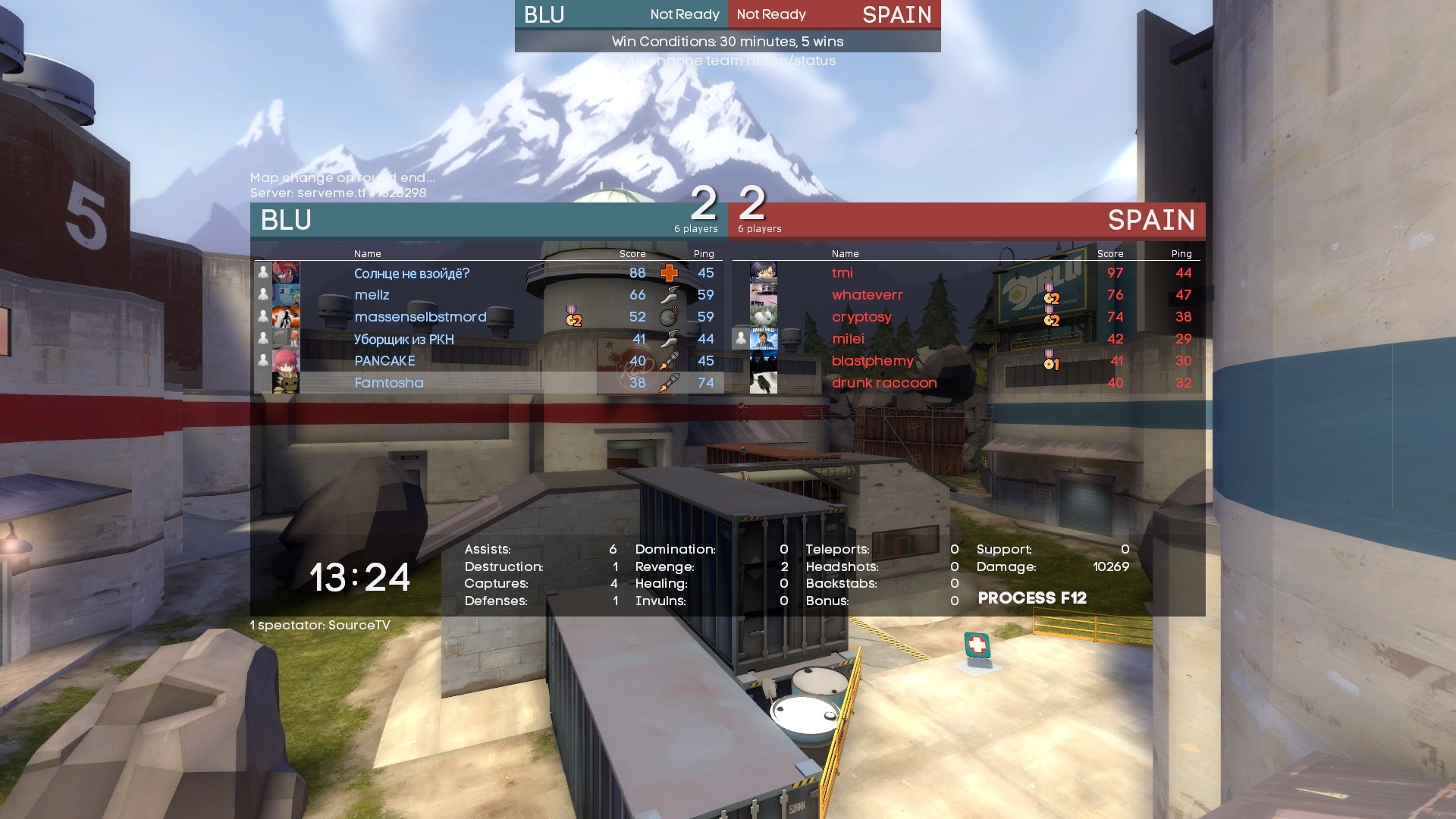This screenshot has width=1456, height=819.
Task: Click Famtosha's avatar picture
Action: click(286, 383)
